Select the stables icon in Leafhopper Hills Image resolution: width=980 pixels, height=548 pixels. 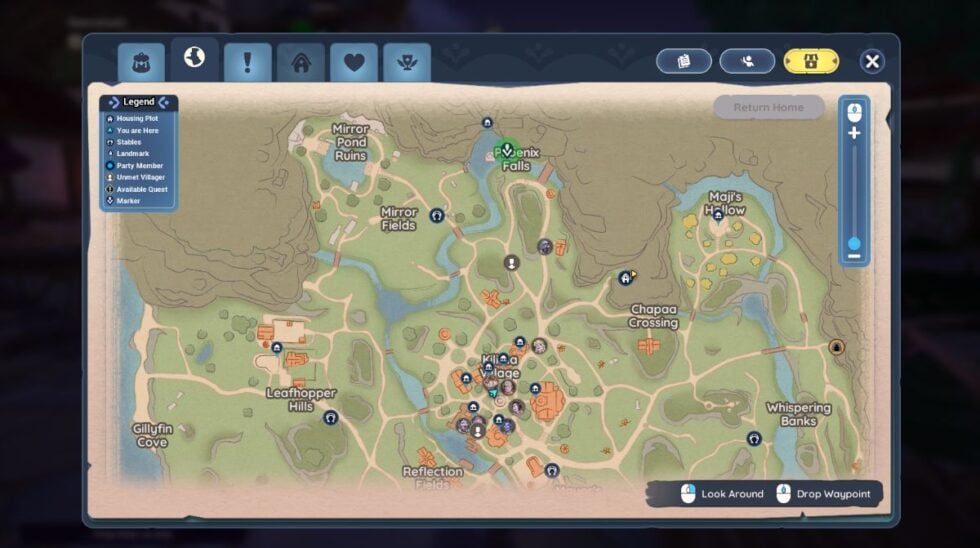point(330,417)
